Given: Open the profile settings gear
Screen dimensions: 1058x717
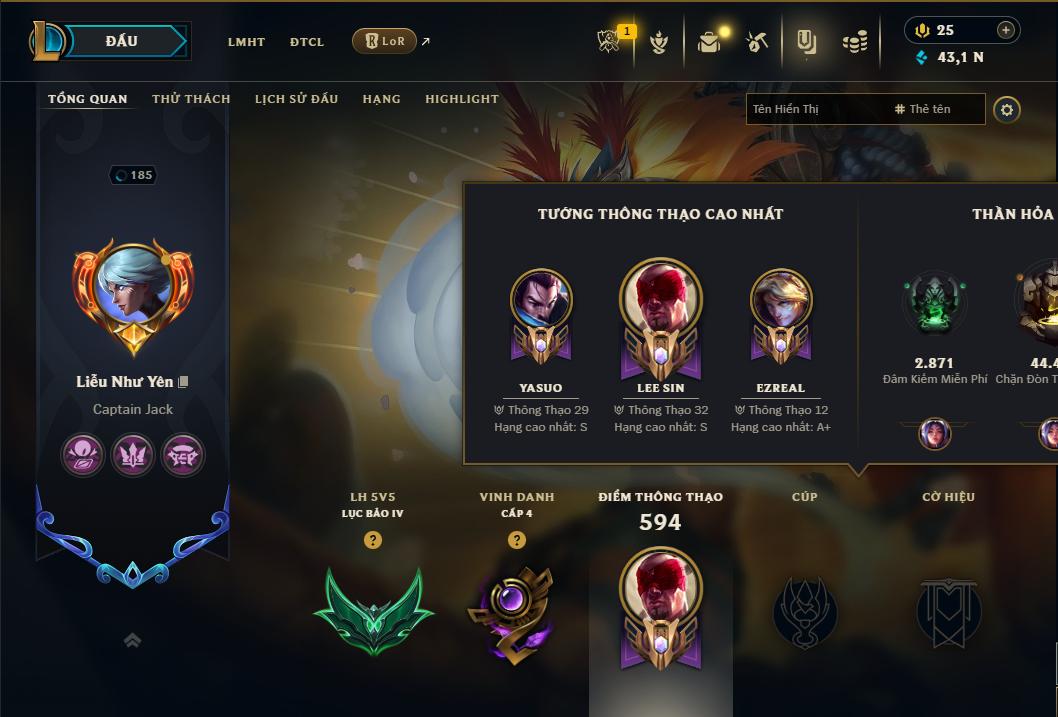Looking at the screenshot, I should coord(1007,109).
